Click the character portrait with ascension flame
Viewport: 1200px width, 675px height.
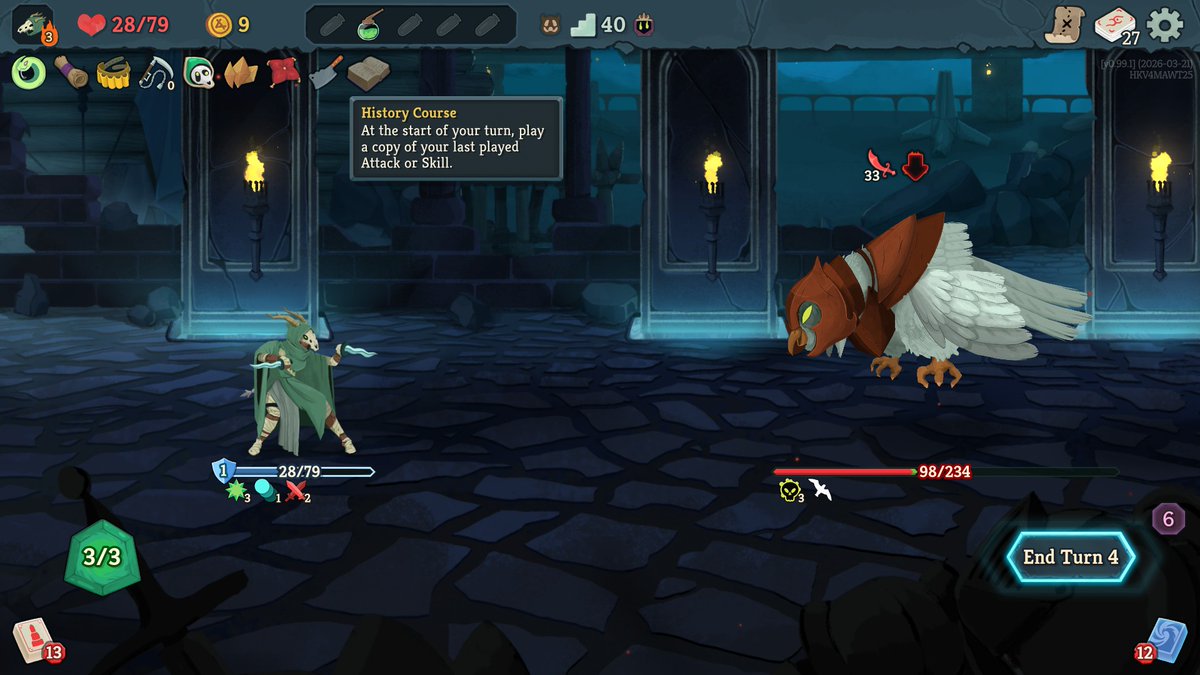pos(33,25)
